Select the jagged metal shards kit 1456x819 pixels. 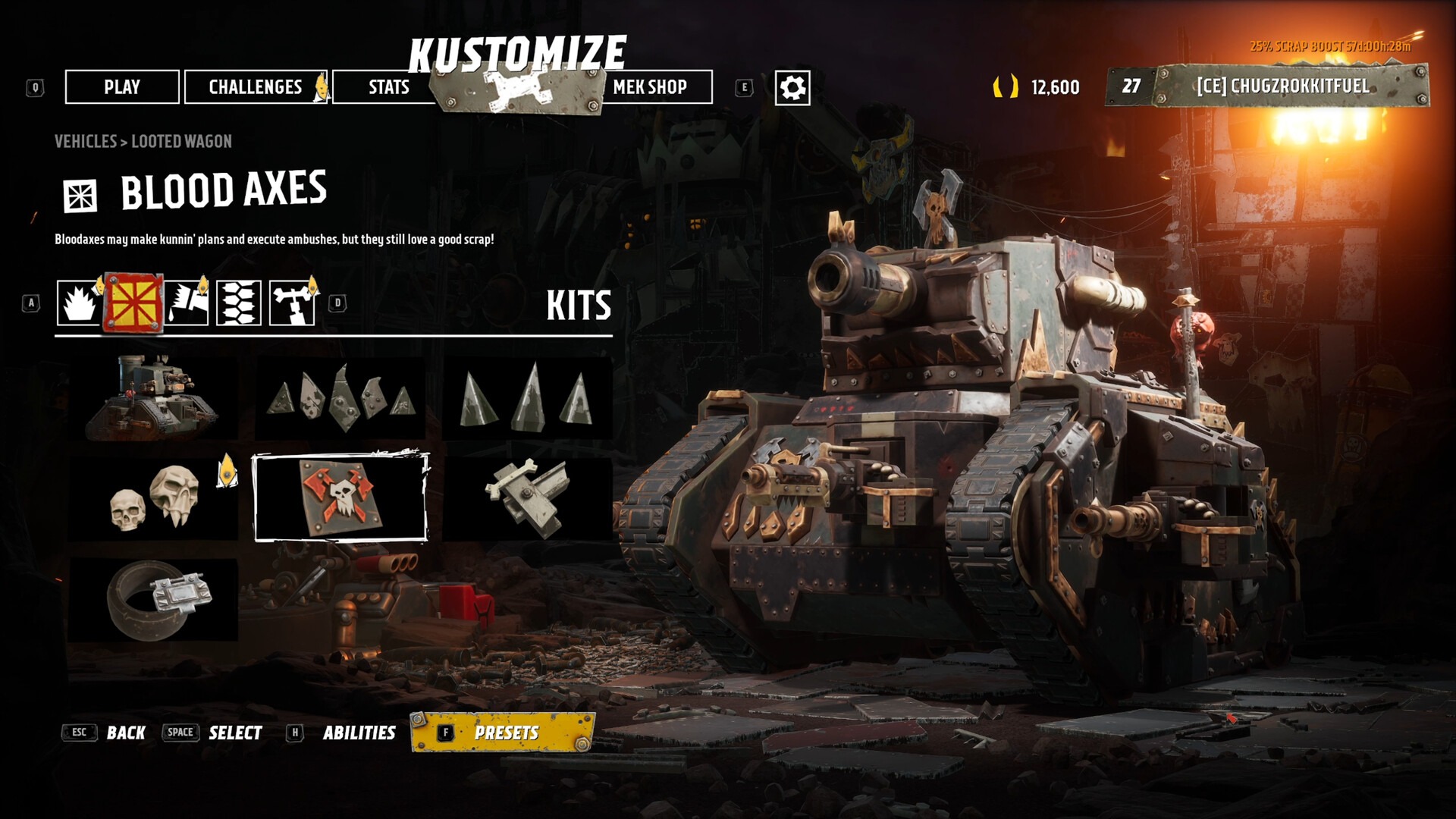pos(340,398)
